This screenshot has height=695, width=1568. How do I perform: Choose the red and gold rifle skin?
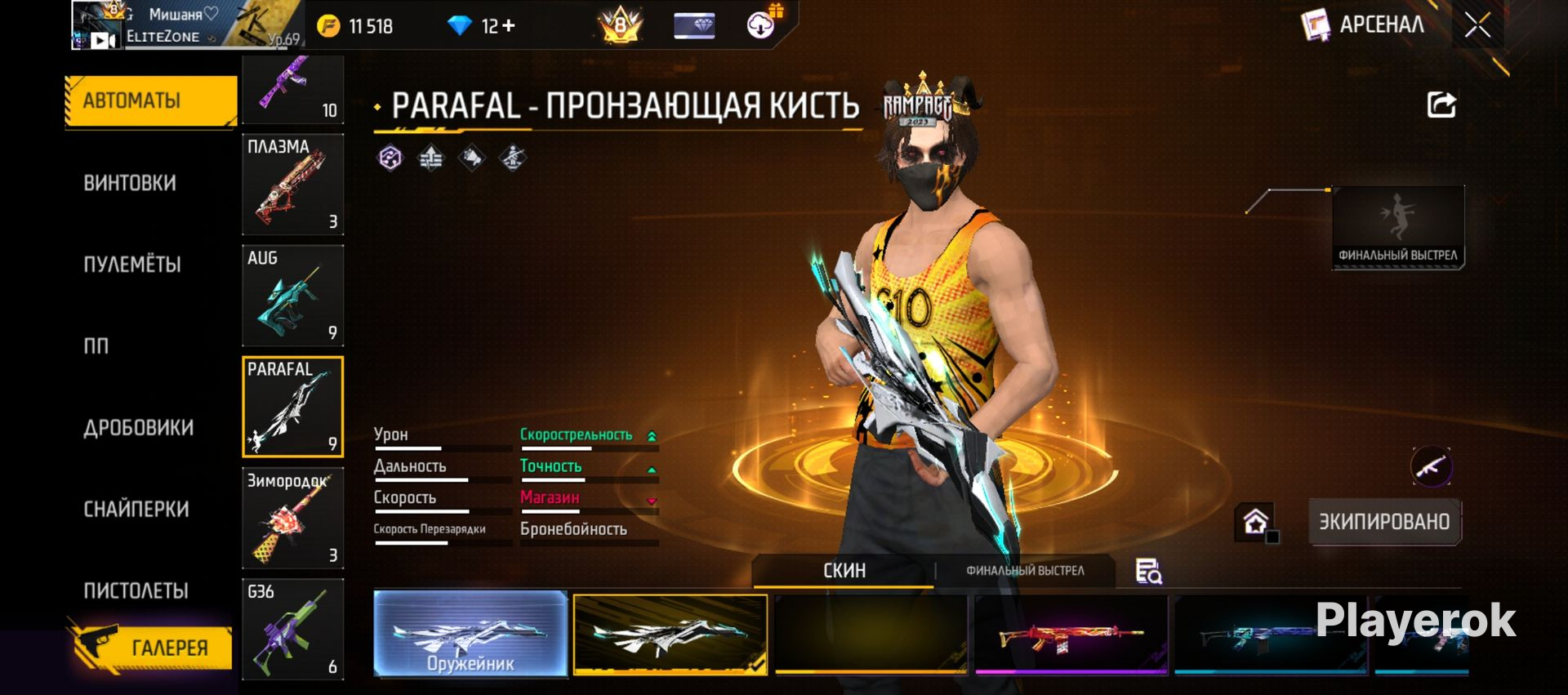(1071, 635)
